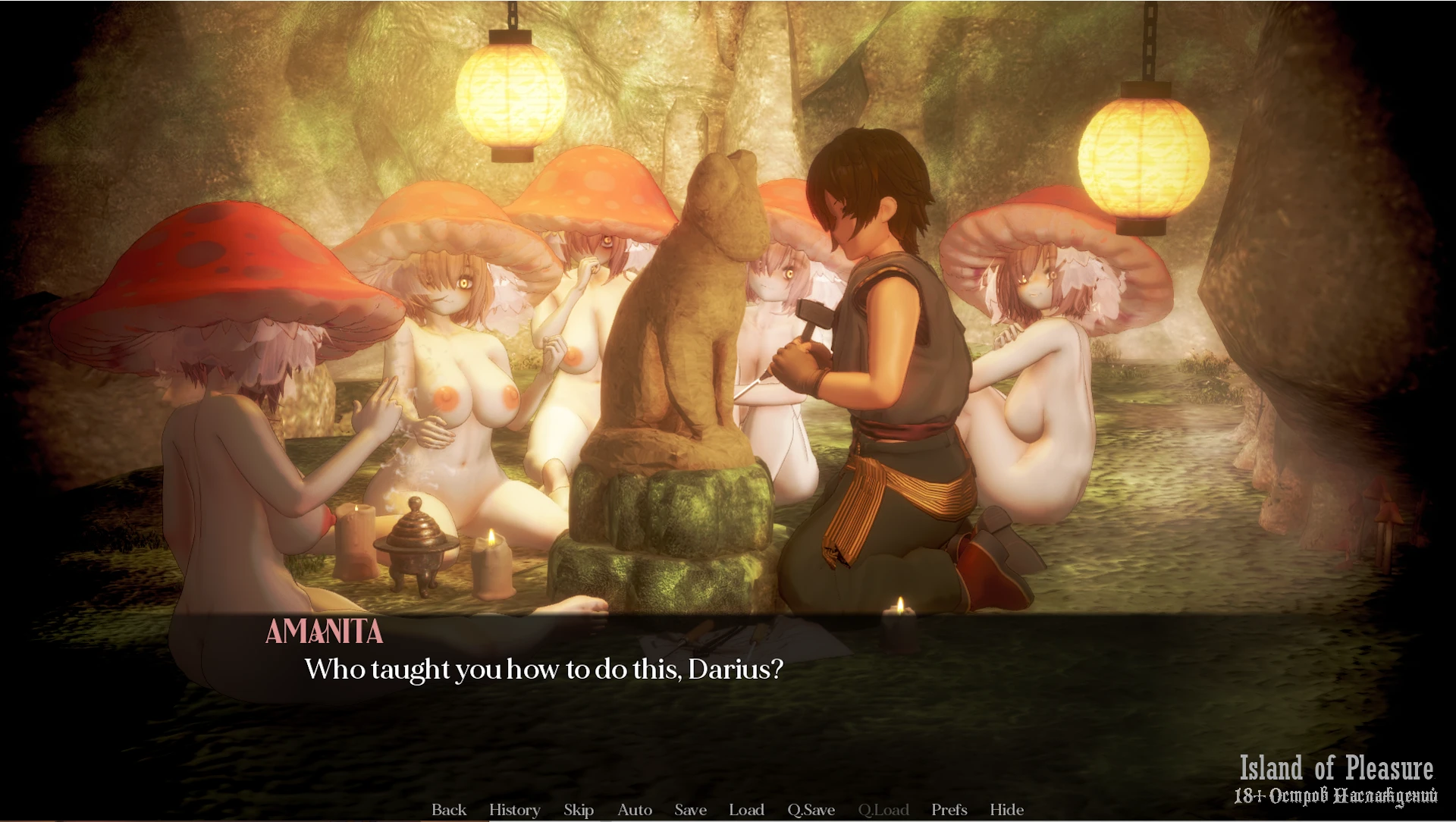The width and height of the screenshot is (1456, 822).
Task: Open the Load menu
Action: [x=746, y=810]
